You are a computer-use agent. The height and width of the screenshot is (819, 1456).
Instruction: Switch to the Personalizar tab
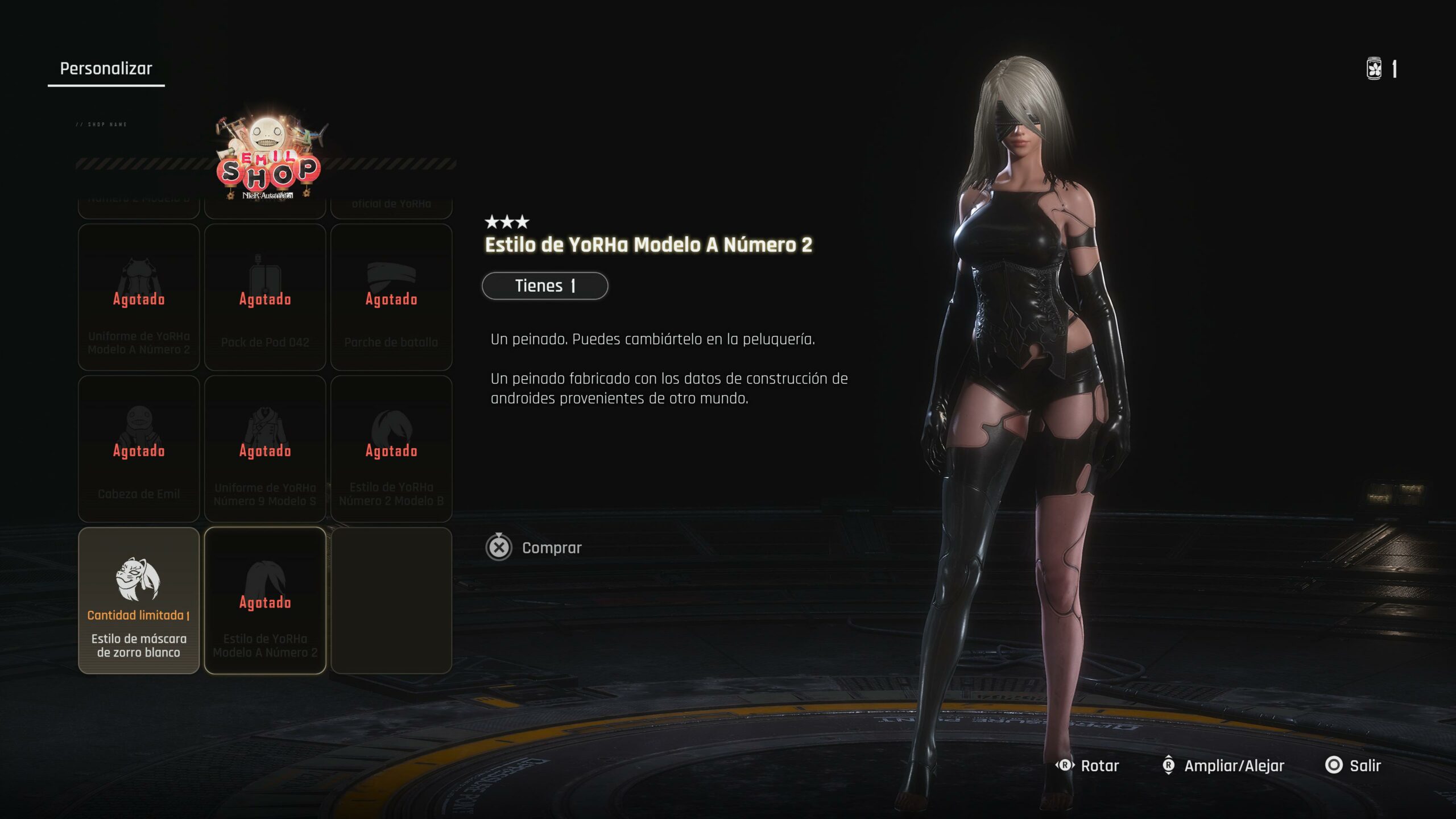(106, 69)
